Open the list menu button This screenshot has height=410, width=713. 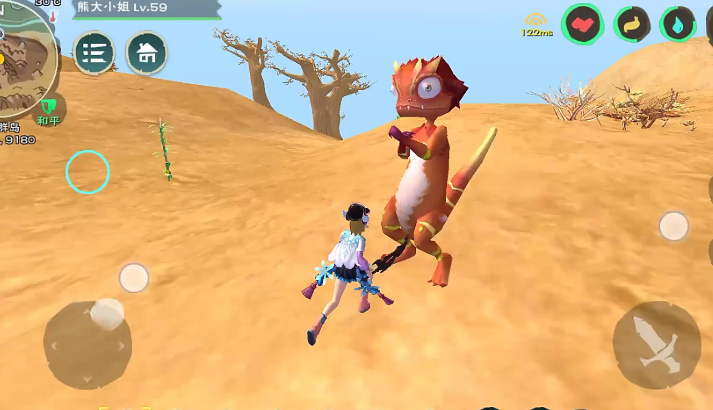pos(94,53)
